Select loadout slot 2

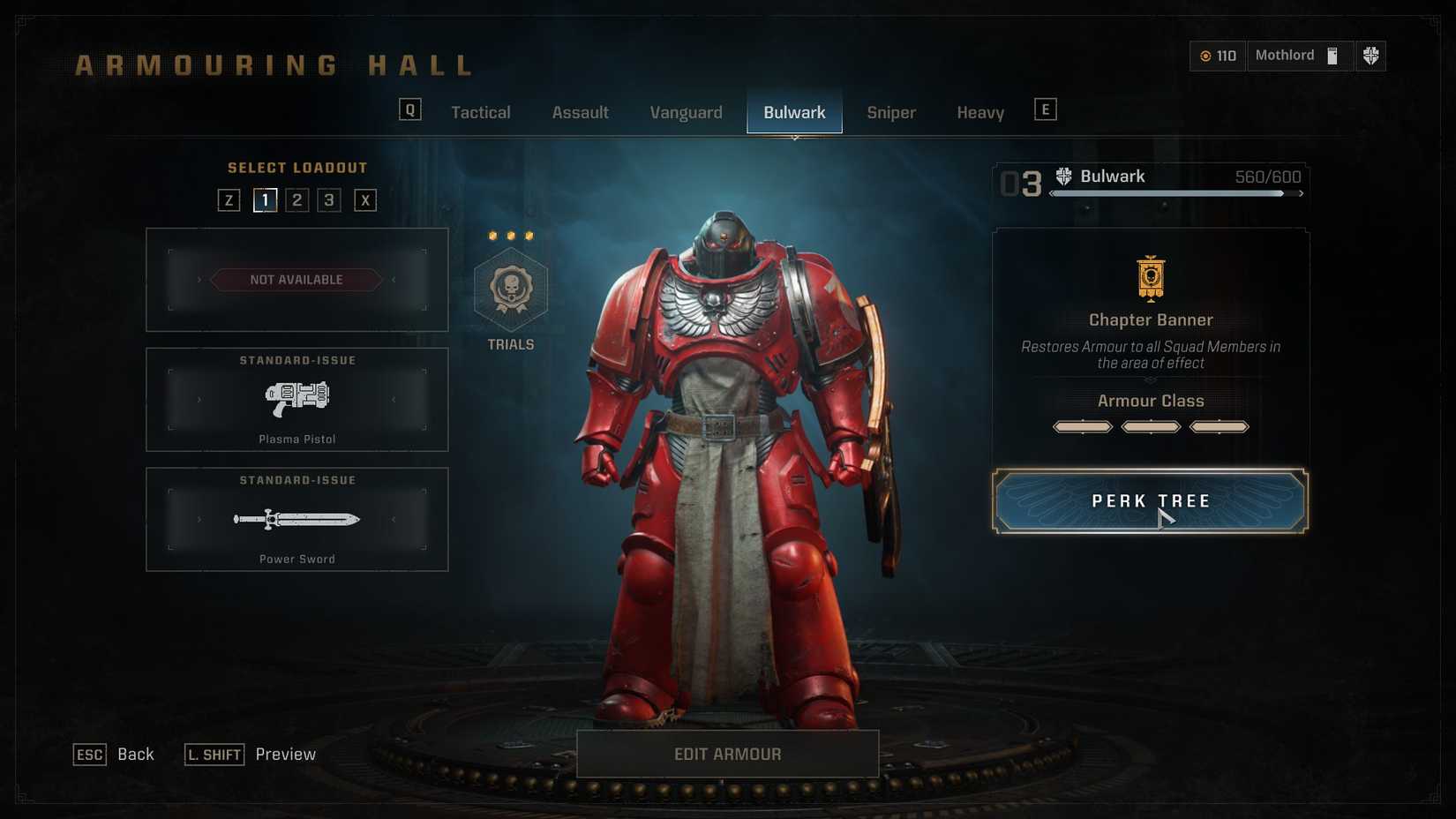pos(296,199)
